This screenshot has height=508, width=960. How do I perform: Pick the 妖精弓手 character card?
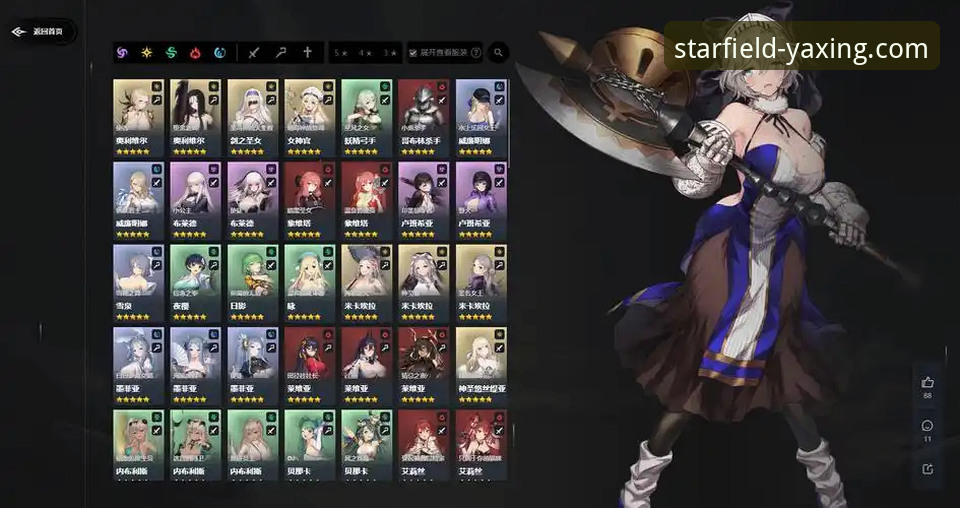(x=366, y=117)
